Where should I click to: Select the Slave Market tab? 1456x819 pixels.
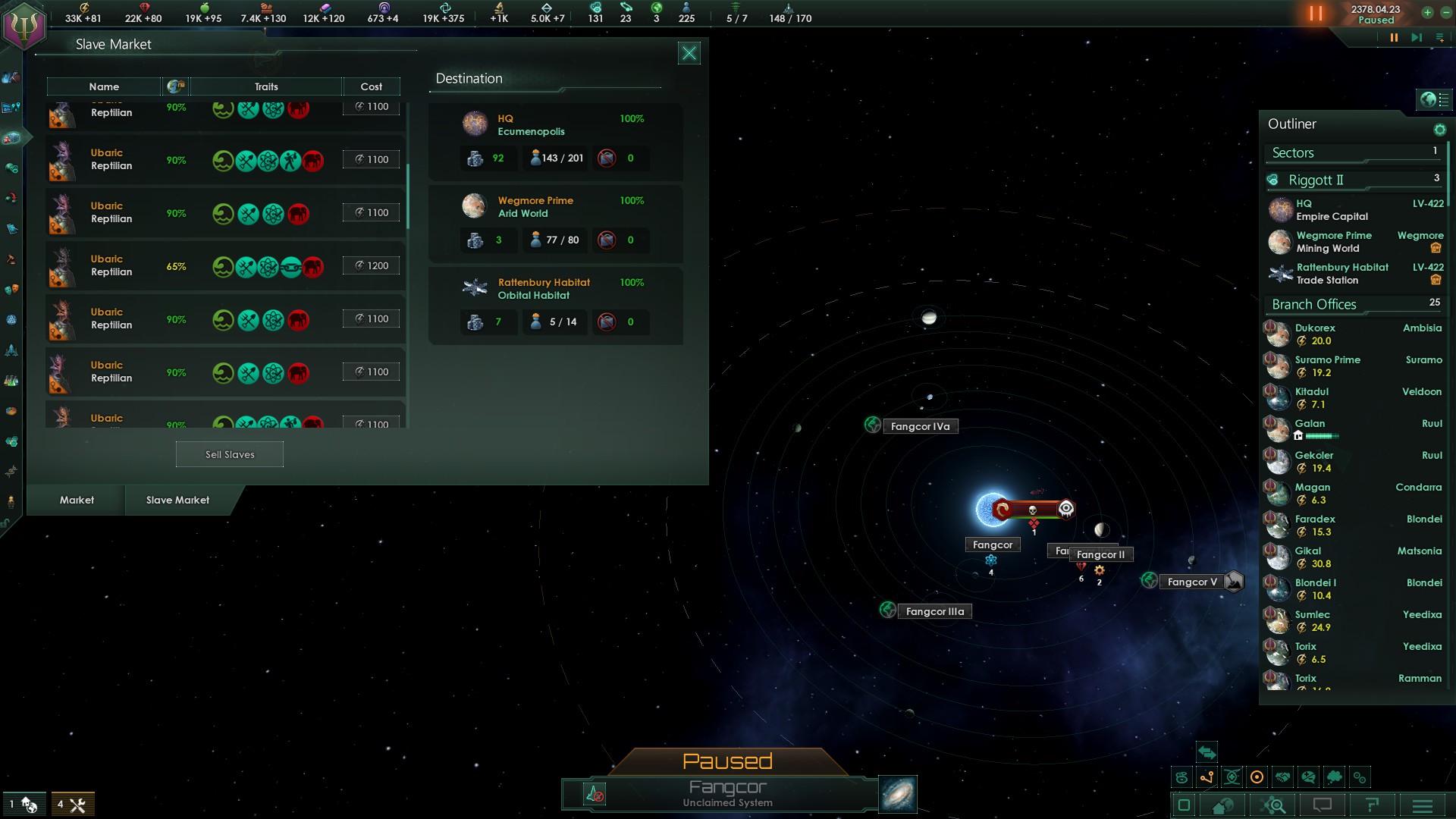[x=178, y=500]
